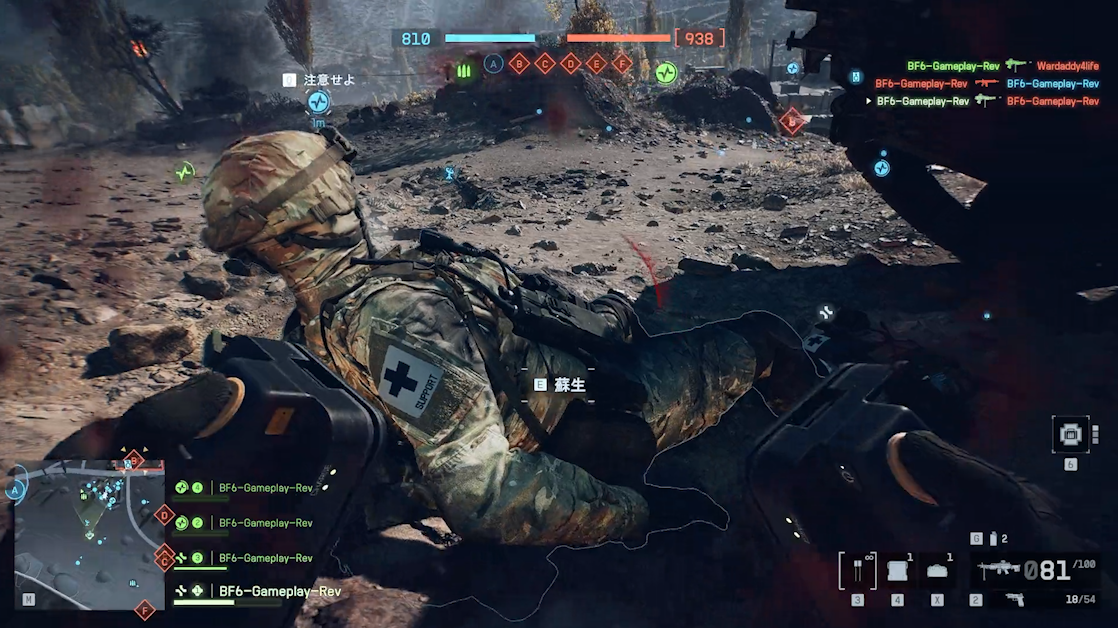Switch to the pistol sidearm

(x=1014, y=599)
